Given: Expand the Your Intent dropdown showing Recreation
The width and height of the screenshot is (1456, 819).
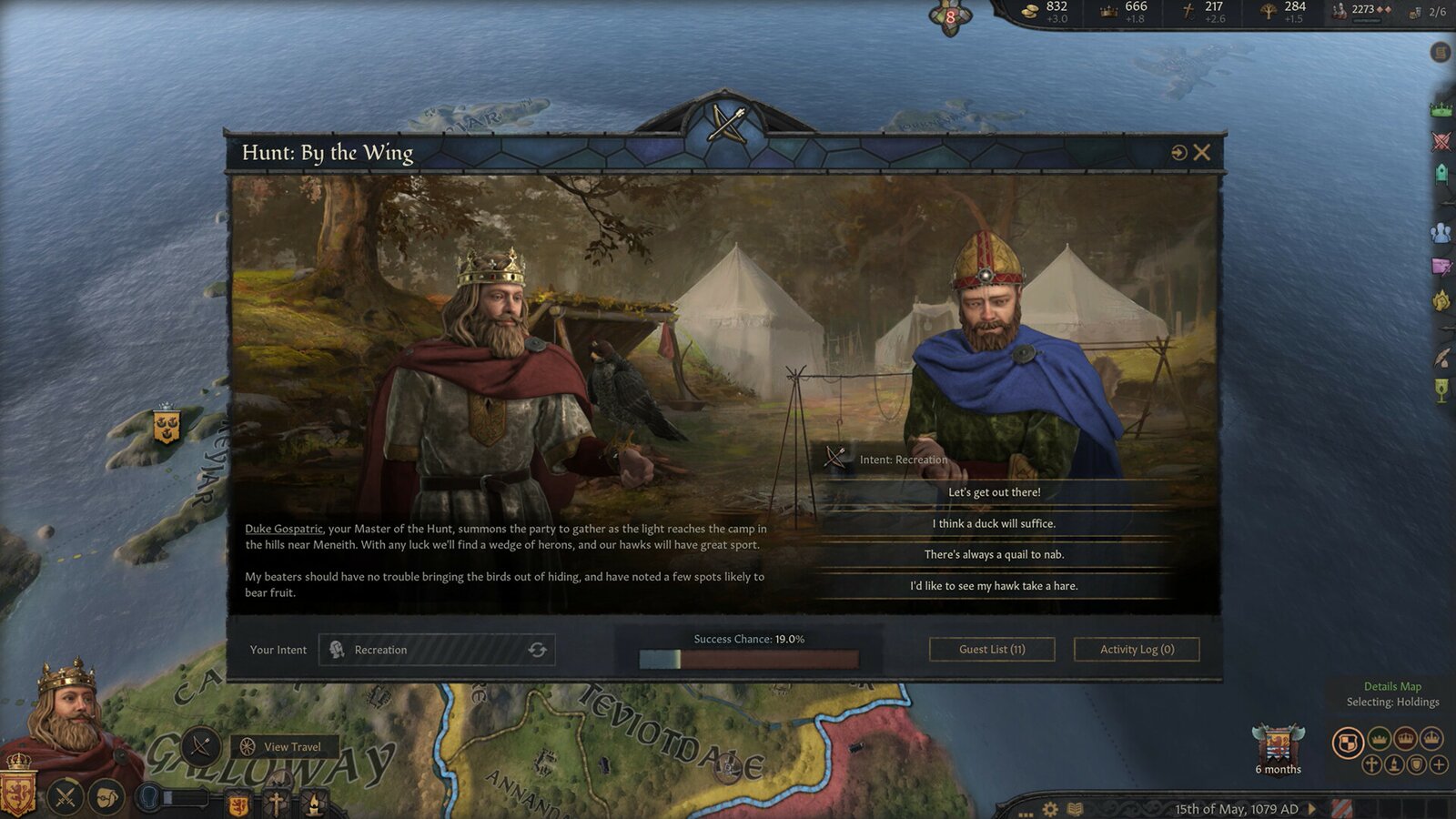Looking at the screenshot, I should click(x=437, y=649).
